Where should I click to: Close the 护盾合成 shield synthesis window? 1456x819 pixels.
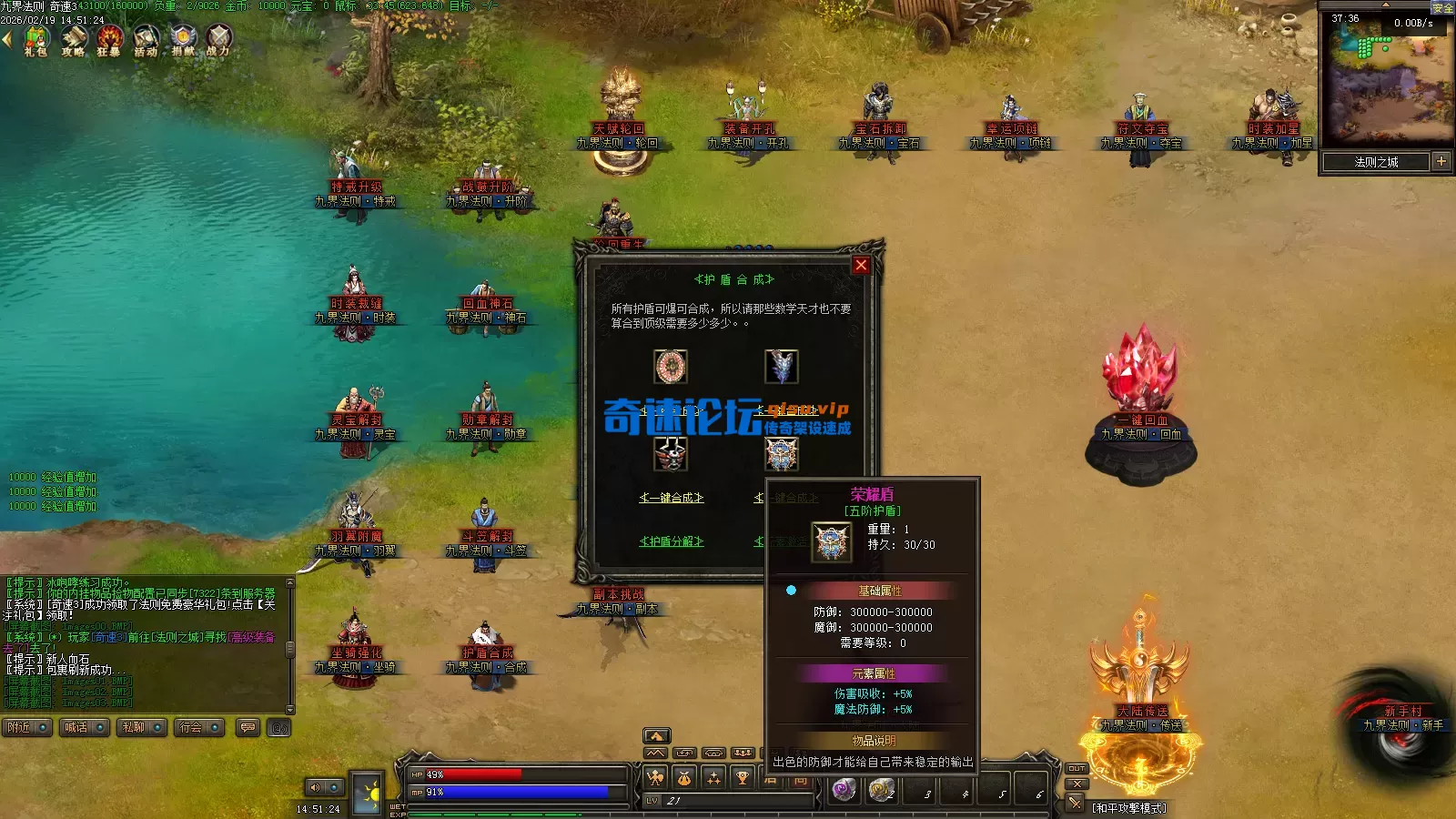[861, 265]
